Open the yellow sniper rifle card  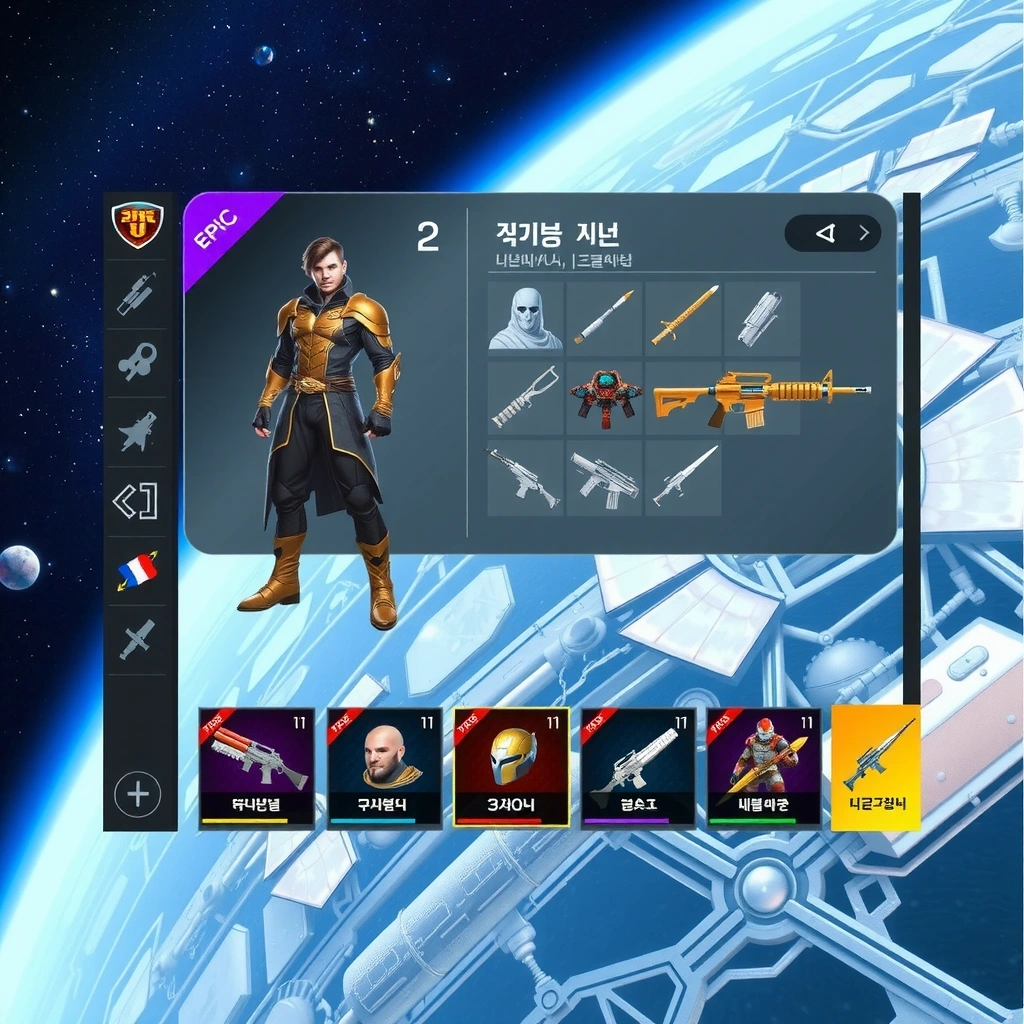876,767
